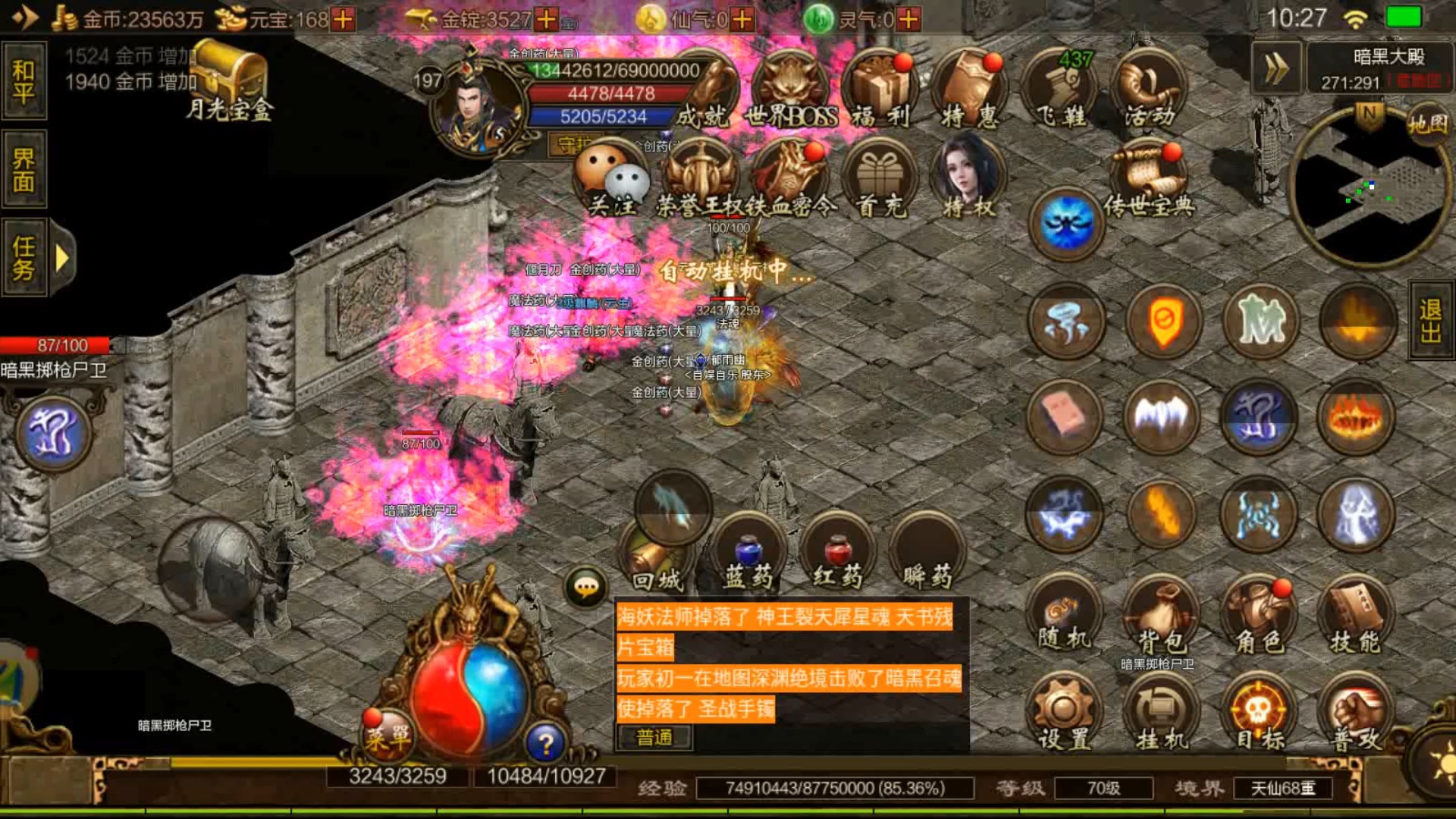This screenshot has width=1456, height=819.
Task: Open the 背包 backpack
Action: tap(1161, 618)
